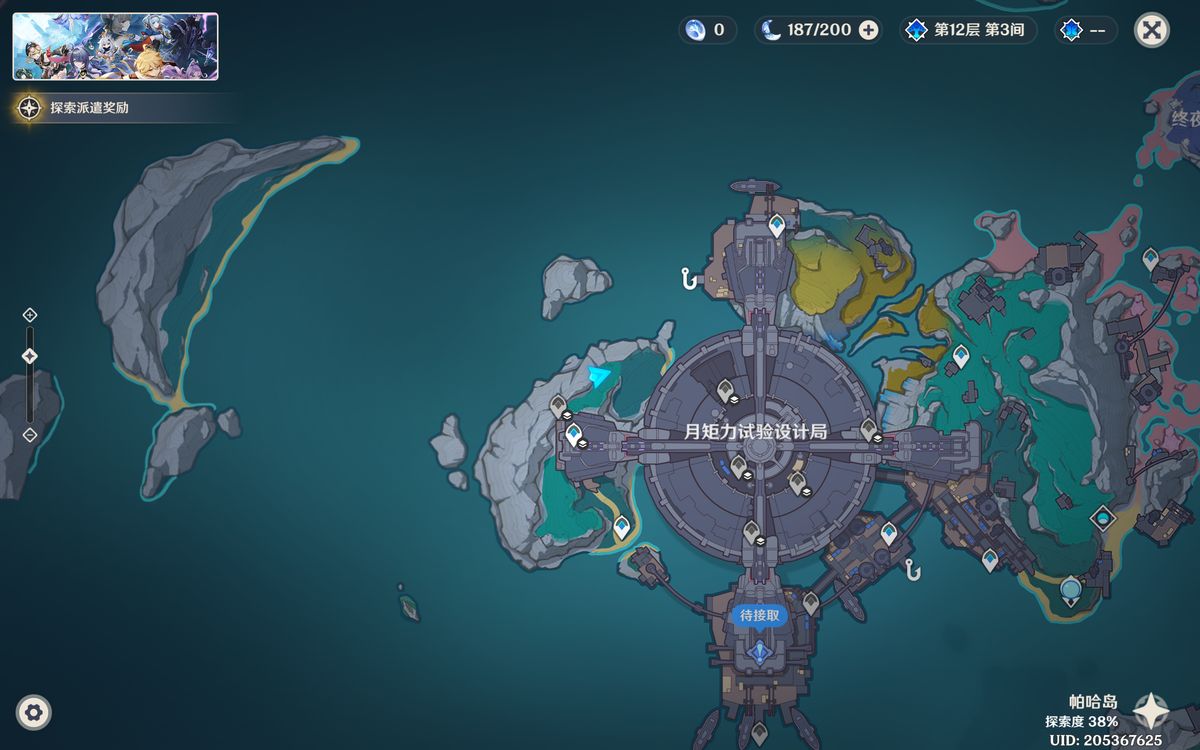Zoom in the map with the plus button

click(x=30, y=315)
